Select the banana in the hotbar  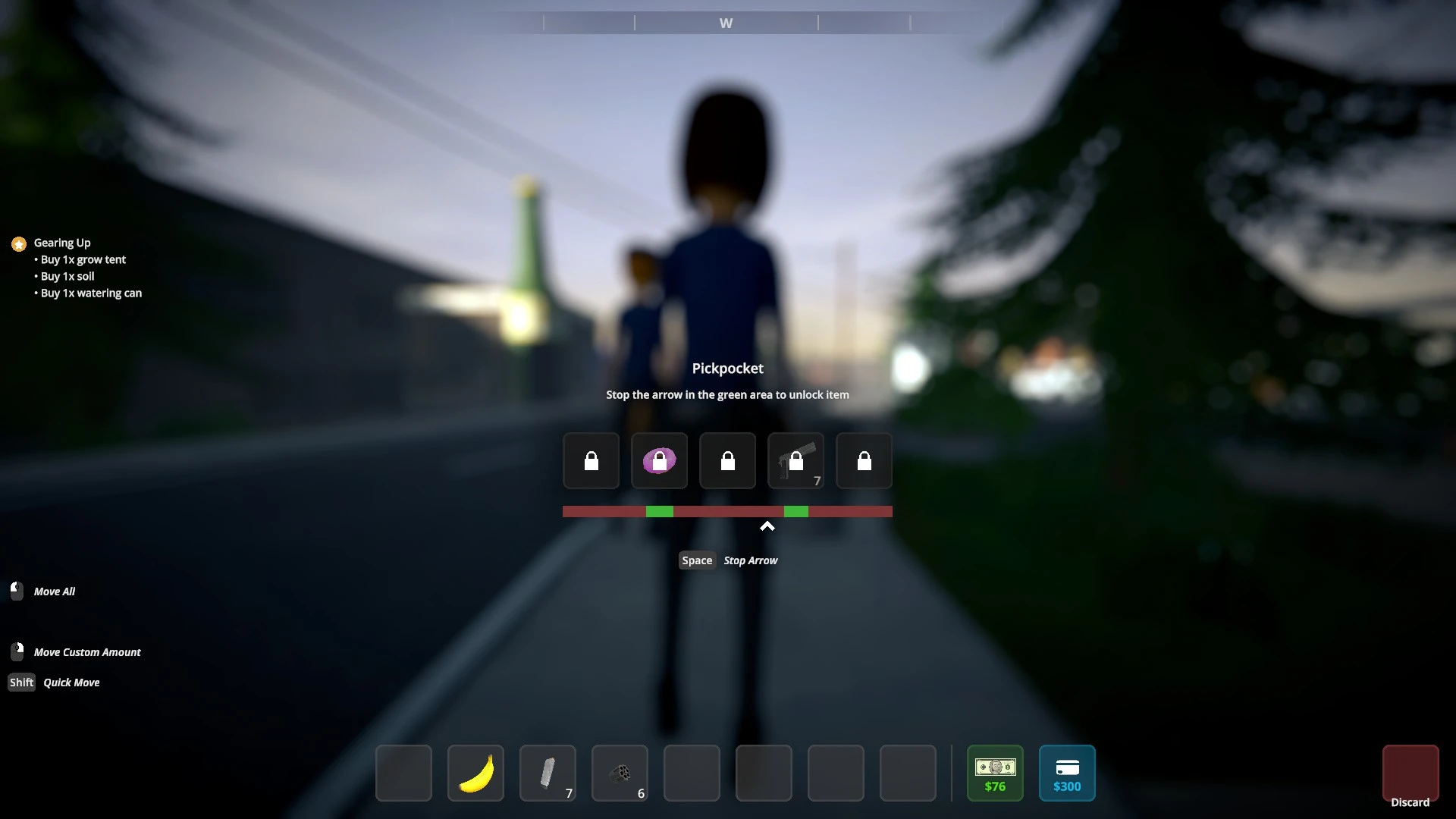click(x=475, y=773)
